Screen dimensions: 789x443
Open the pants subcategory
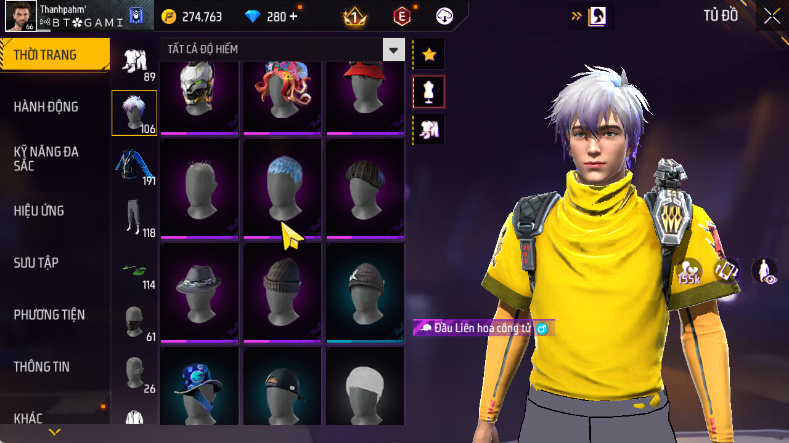pos(134,215)
